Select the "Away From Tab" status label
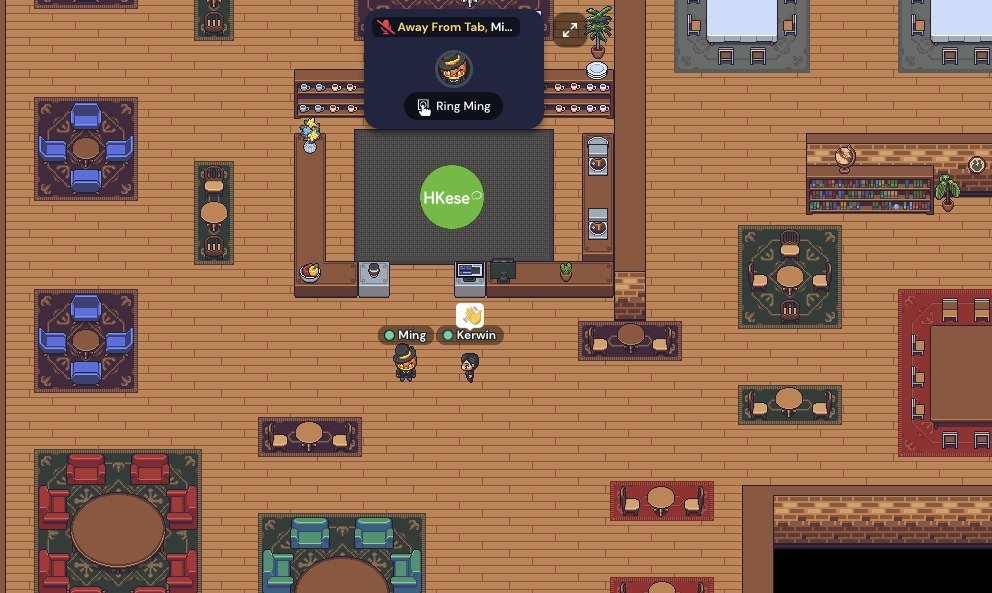 pyautogui.click(x=446, y=27)
